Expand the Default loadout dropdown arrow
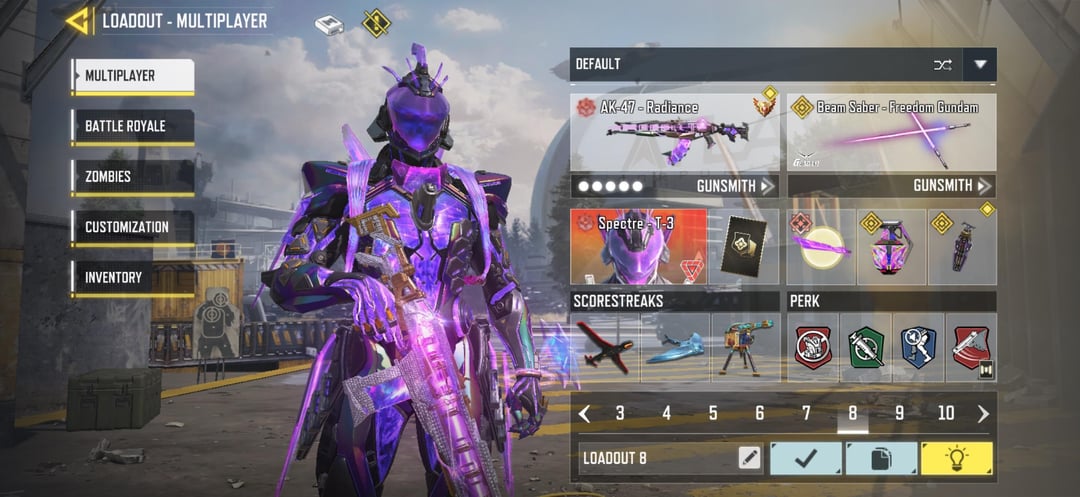Image resolution: width=1080 pixels, height=497 pixels. [x=980, y=65]
